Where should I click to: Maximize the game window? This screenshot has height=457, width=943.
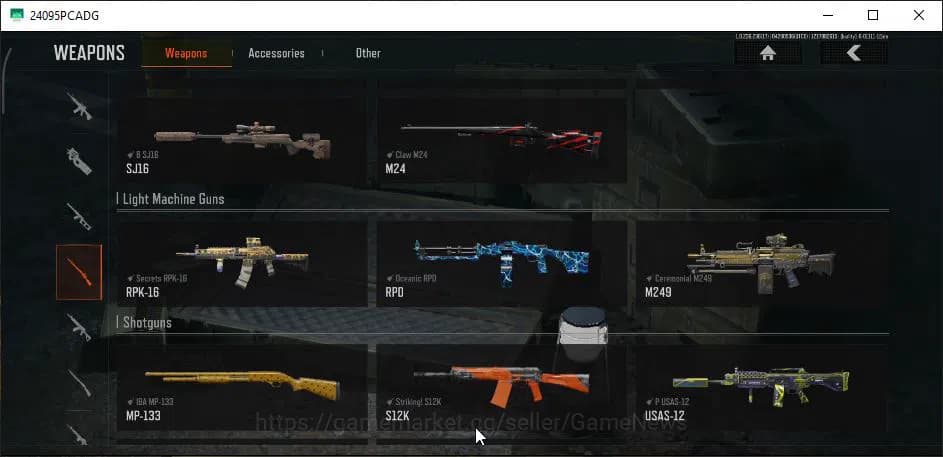pyautogui.click(x=872, y=15)
